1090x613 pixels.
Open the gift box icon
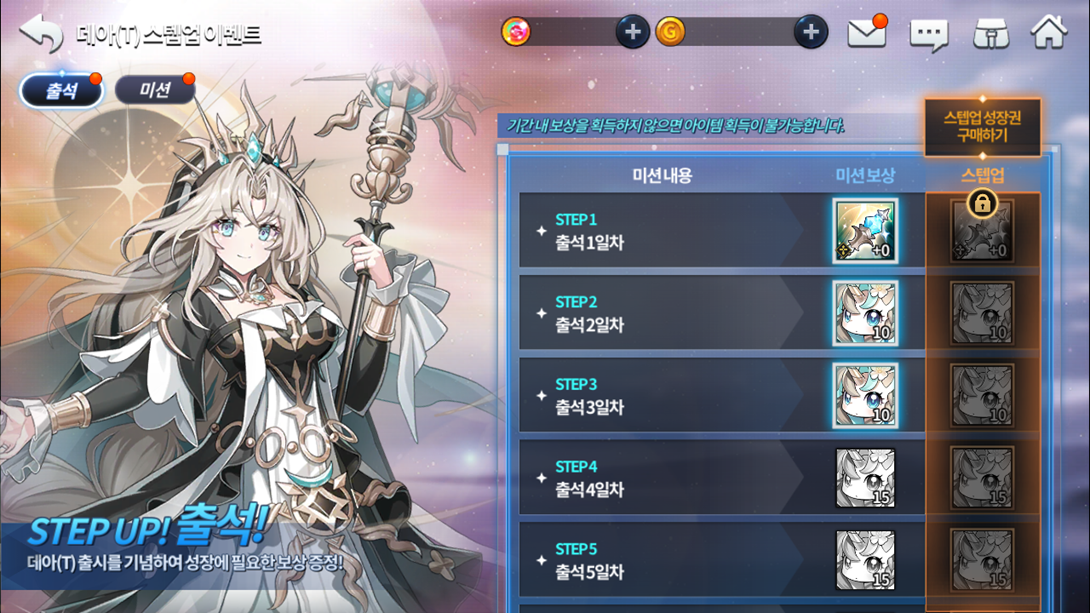point(990,34)
